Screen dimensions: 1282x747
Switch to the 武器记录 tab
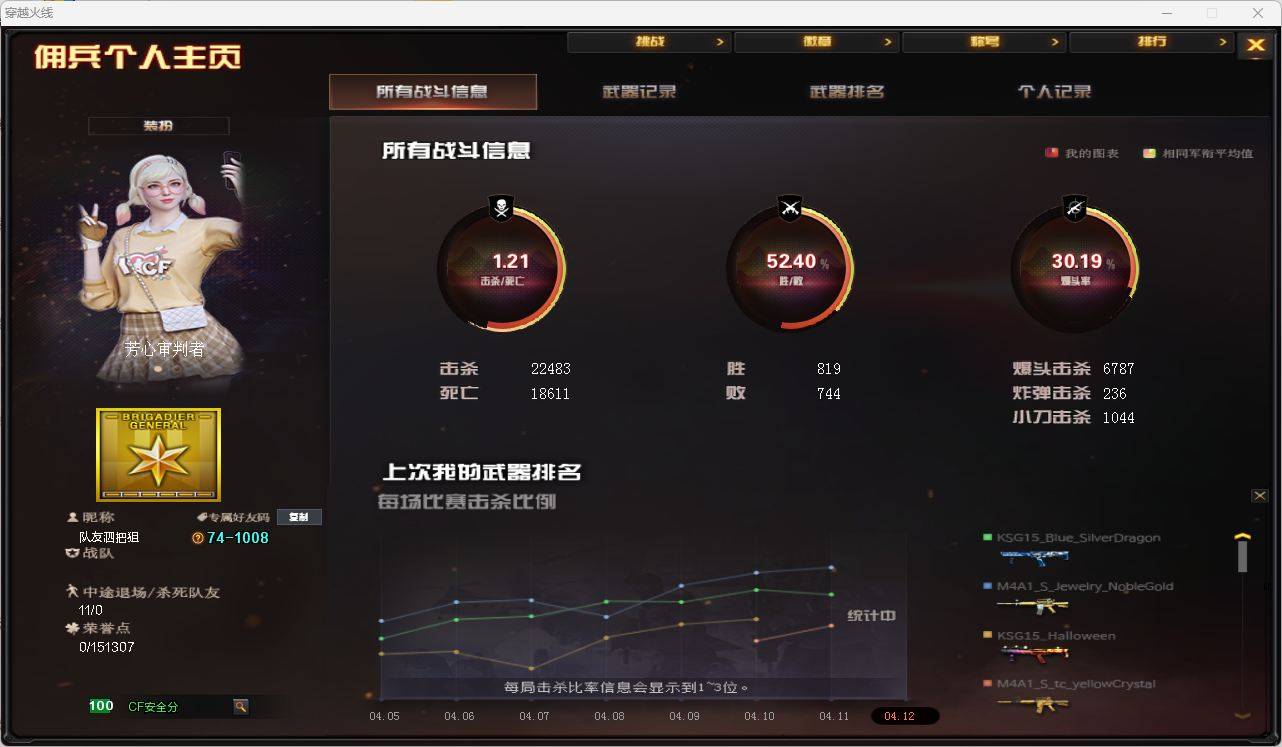pyautogui.click(x=639, y=90)
